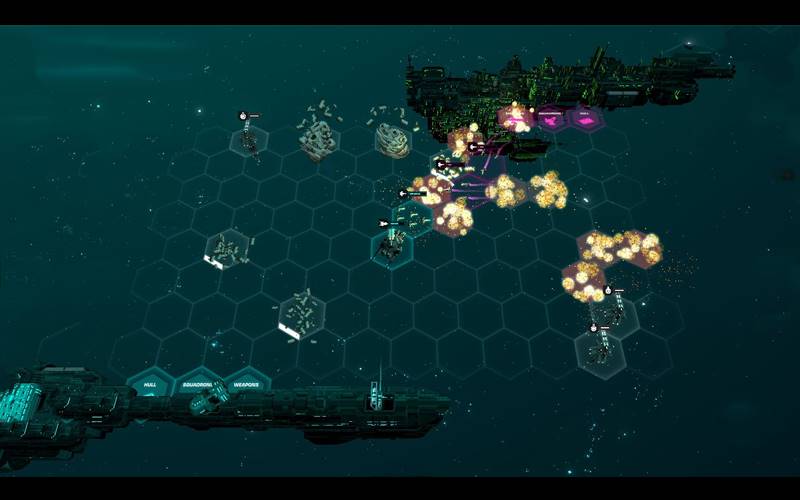800x500 pixels.
Task: Switch to the Squadrons hex tab
Action: click(198, 384)
